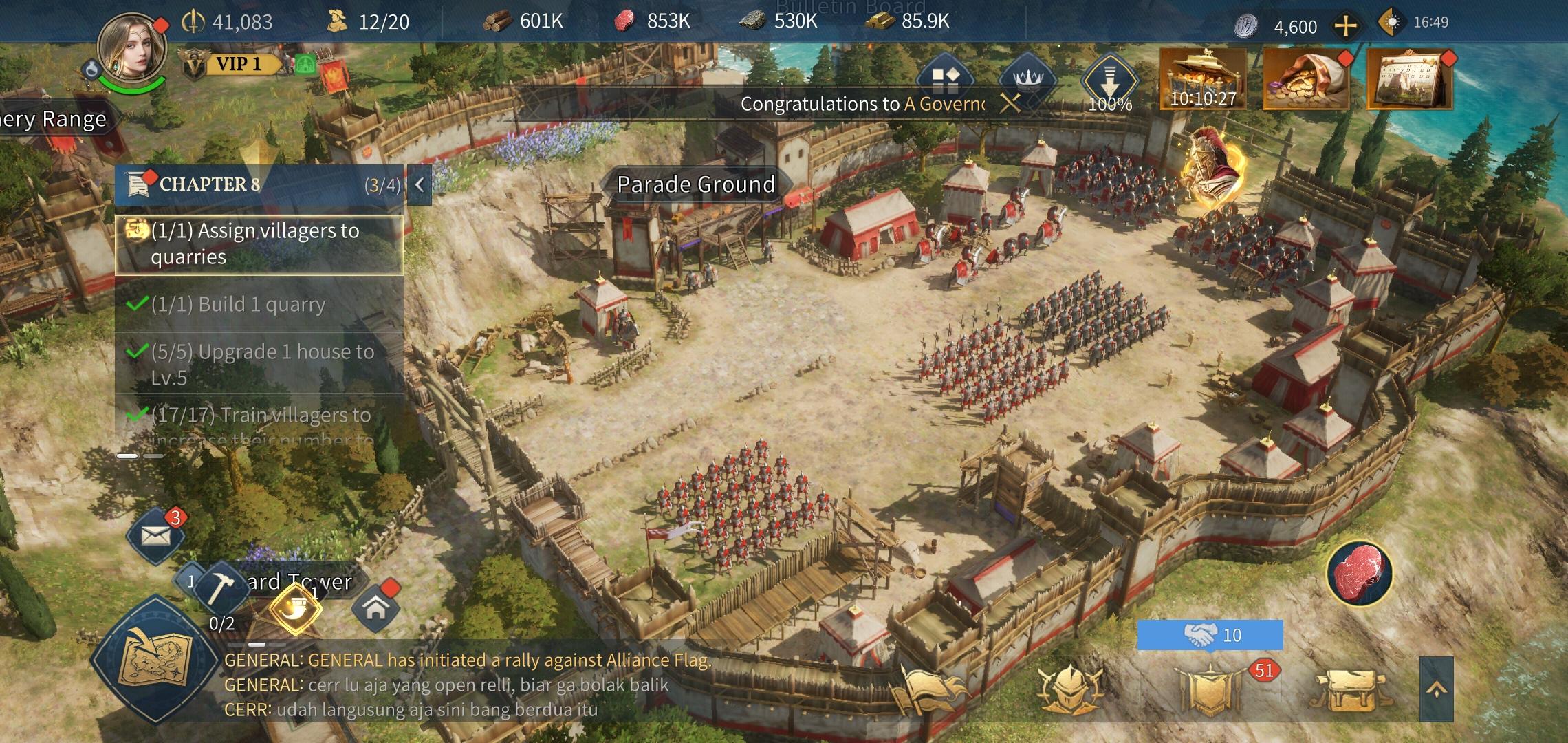Screen dimensions: 1568x743
Task: Open the chat message box
Action: tap(468, 685)
